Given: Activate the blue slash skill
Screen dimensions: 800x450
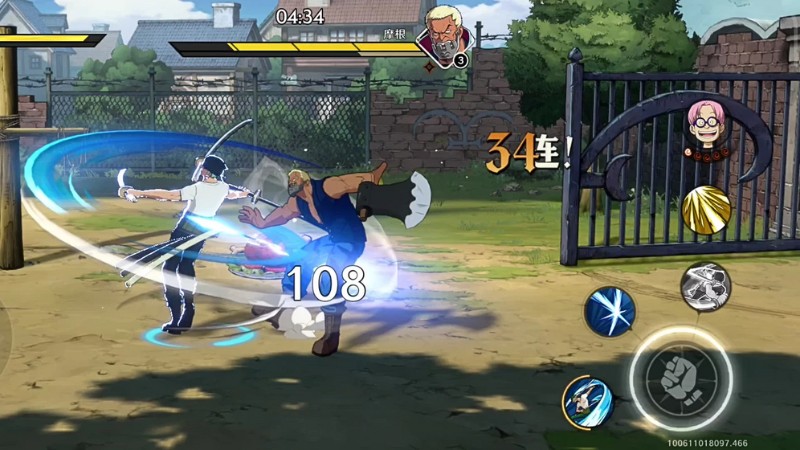Looking at the screenshot, I should pos(609,311).
